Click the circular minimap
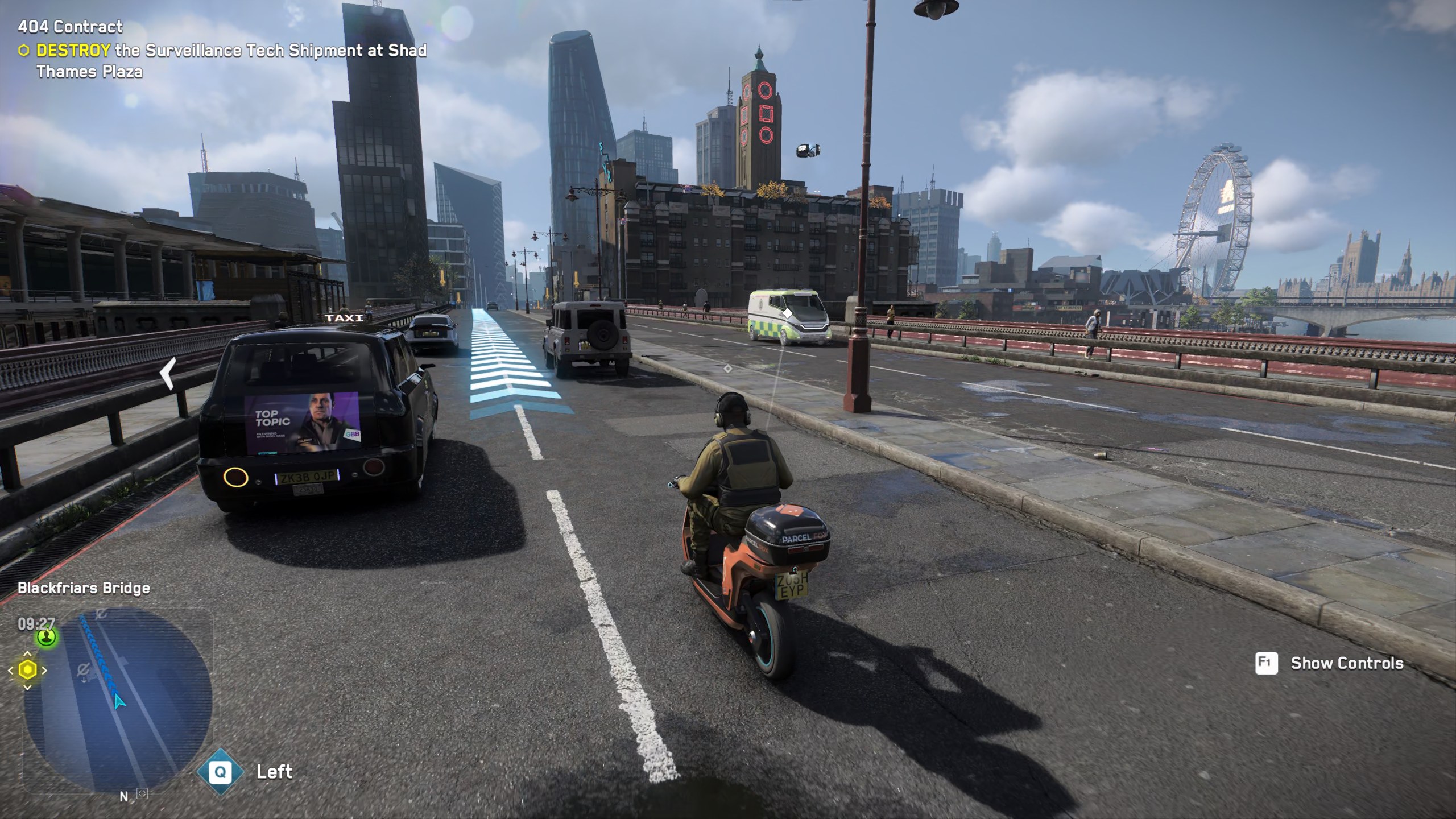Image resolution: width=1456 pixels, height=819 pixels. coord(118,700)
